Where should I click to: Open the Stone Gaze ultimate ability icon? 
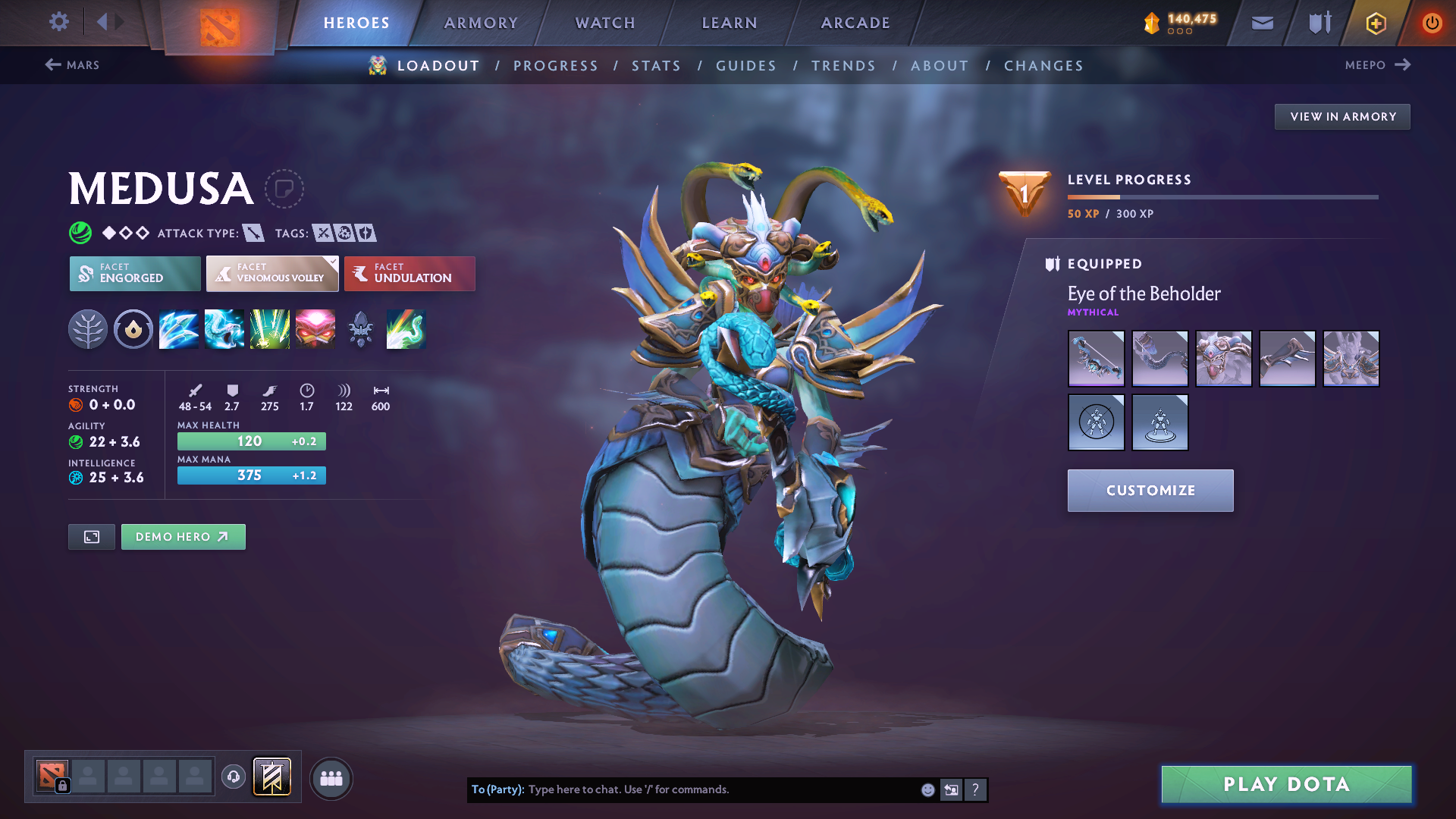pos(315,329)
